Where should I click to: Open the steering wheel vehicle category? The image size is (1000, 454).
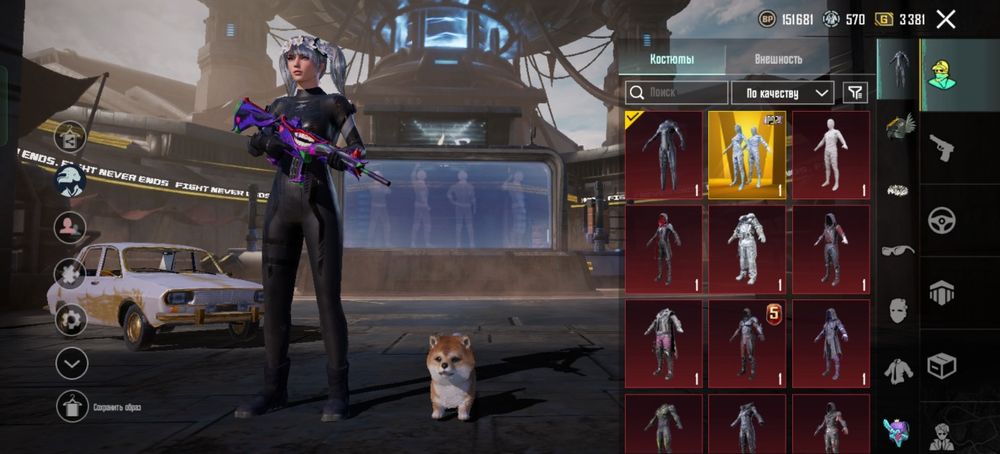tap(941, 220)
